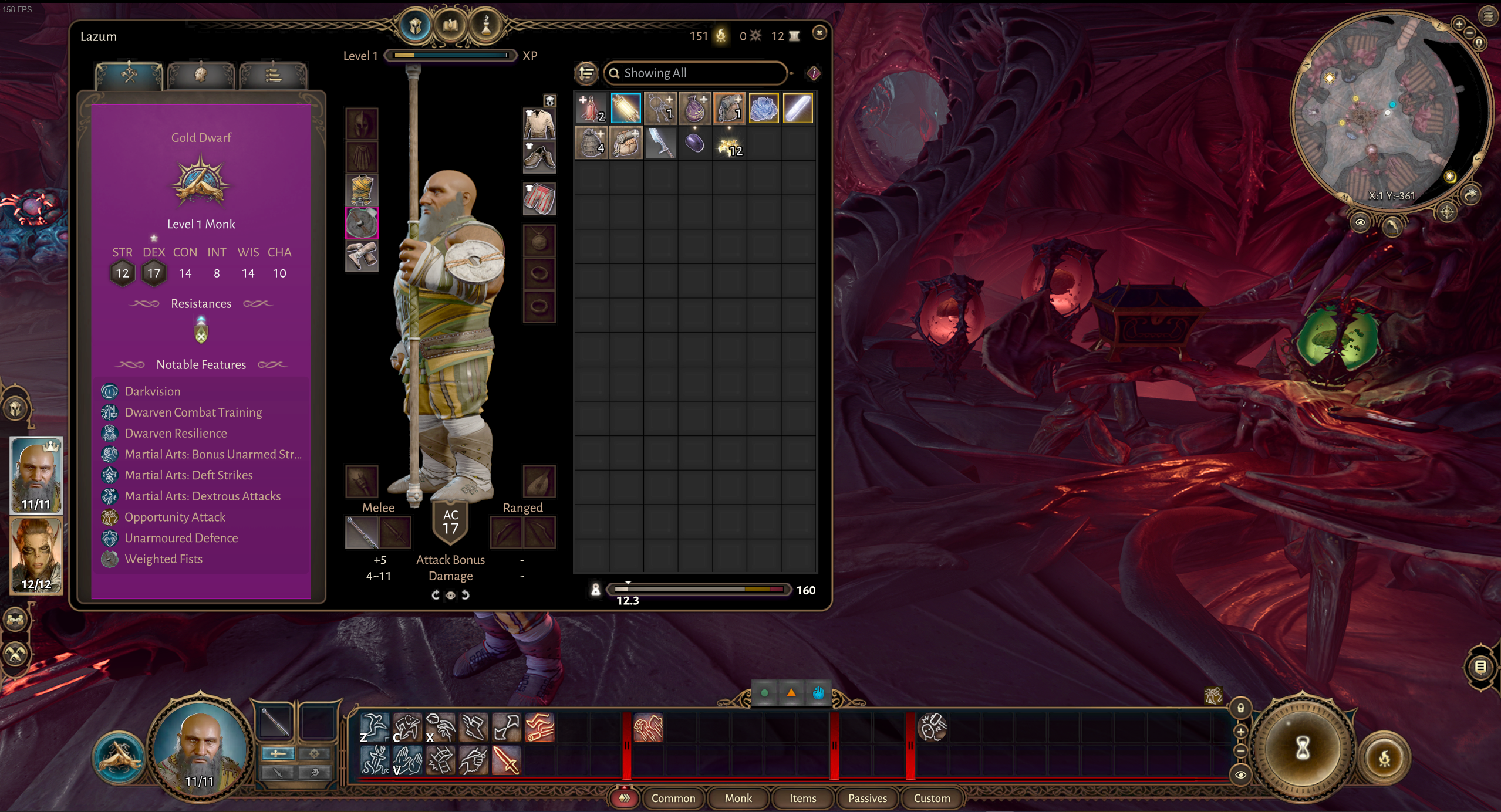The width and height of the screenshot is (1501, 812).
Task: Open the game menu at top-right corner
Action: coord(1488,16)
